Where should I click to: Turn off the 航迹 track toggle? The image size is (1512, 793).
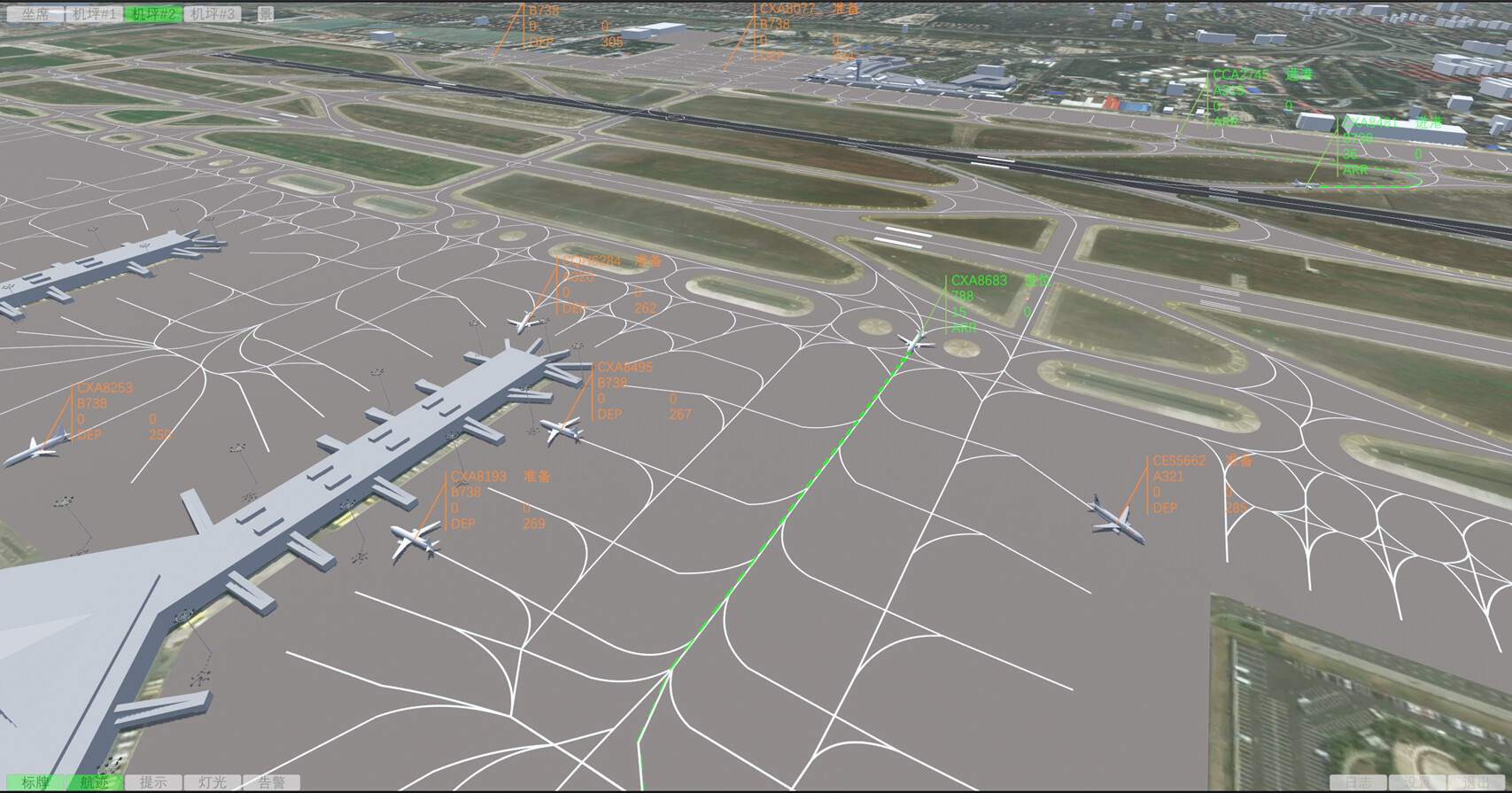95,782
